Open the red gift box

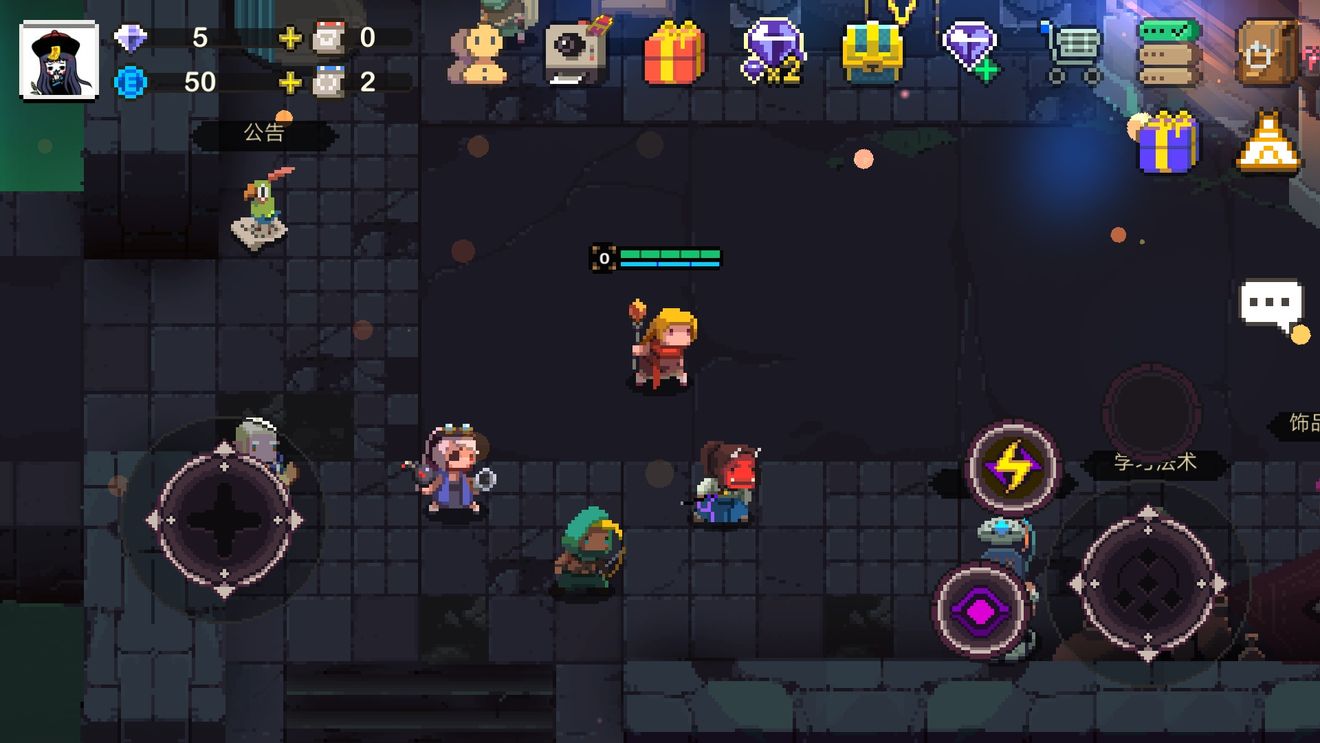pyautogui.click(x=674, y=53)
